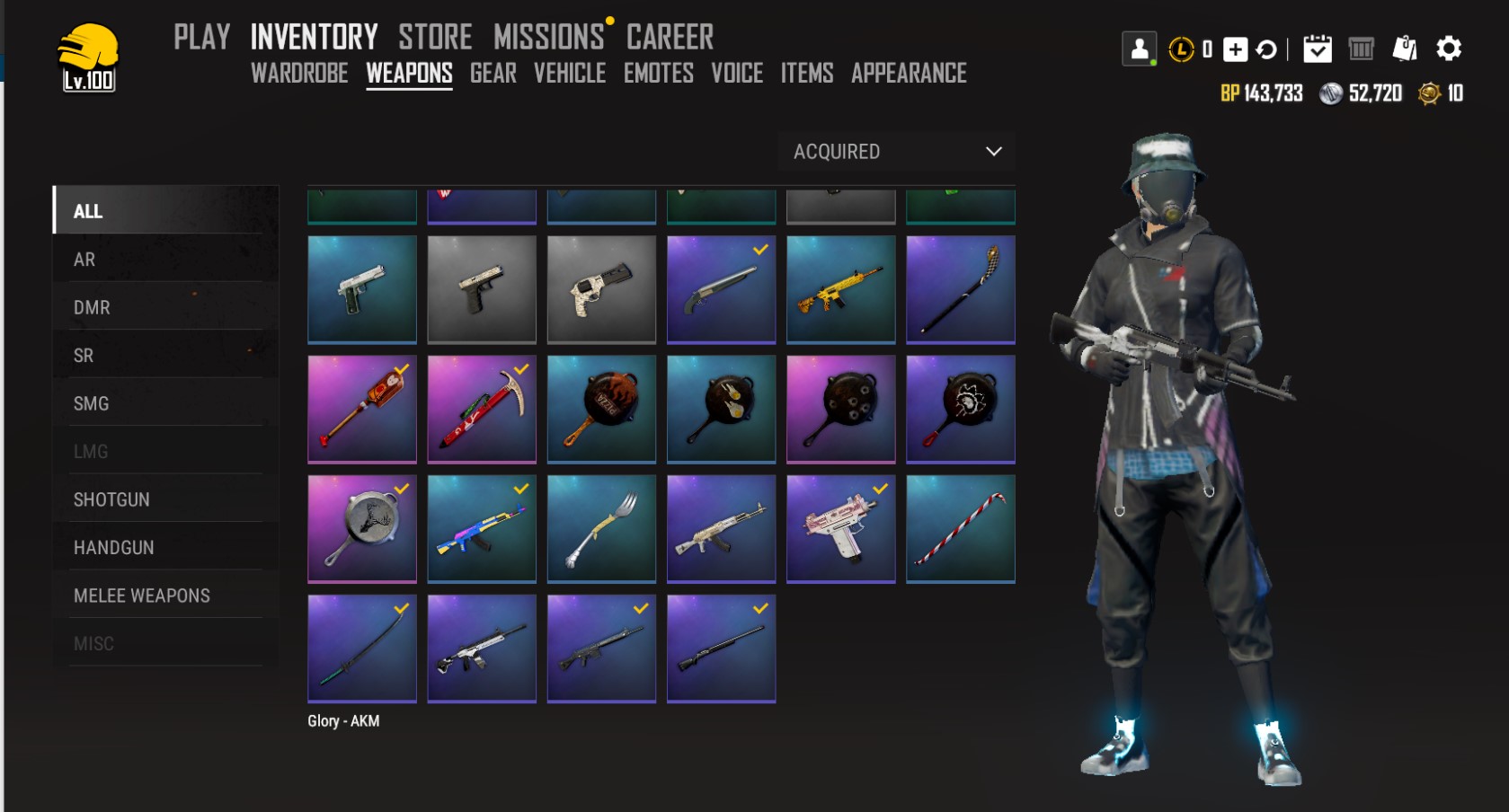Open the Missions menu
The width and height of the screenshot is (1509, 812).
[x=548, y=37]
